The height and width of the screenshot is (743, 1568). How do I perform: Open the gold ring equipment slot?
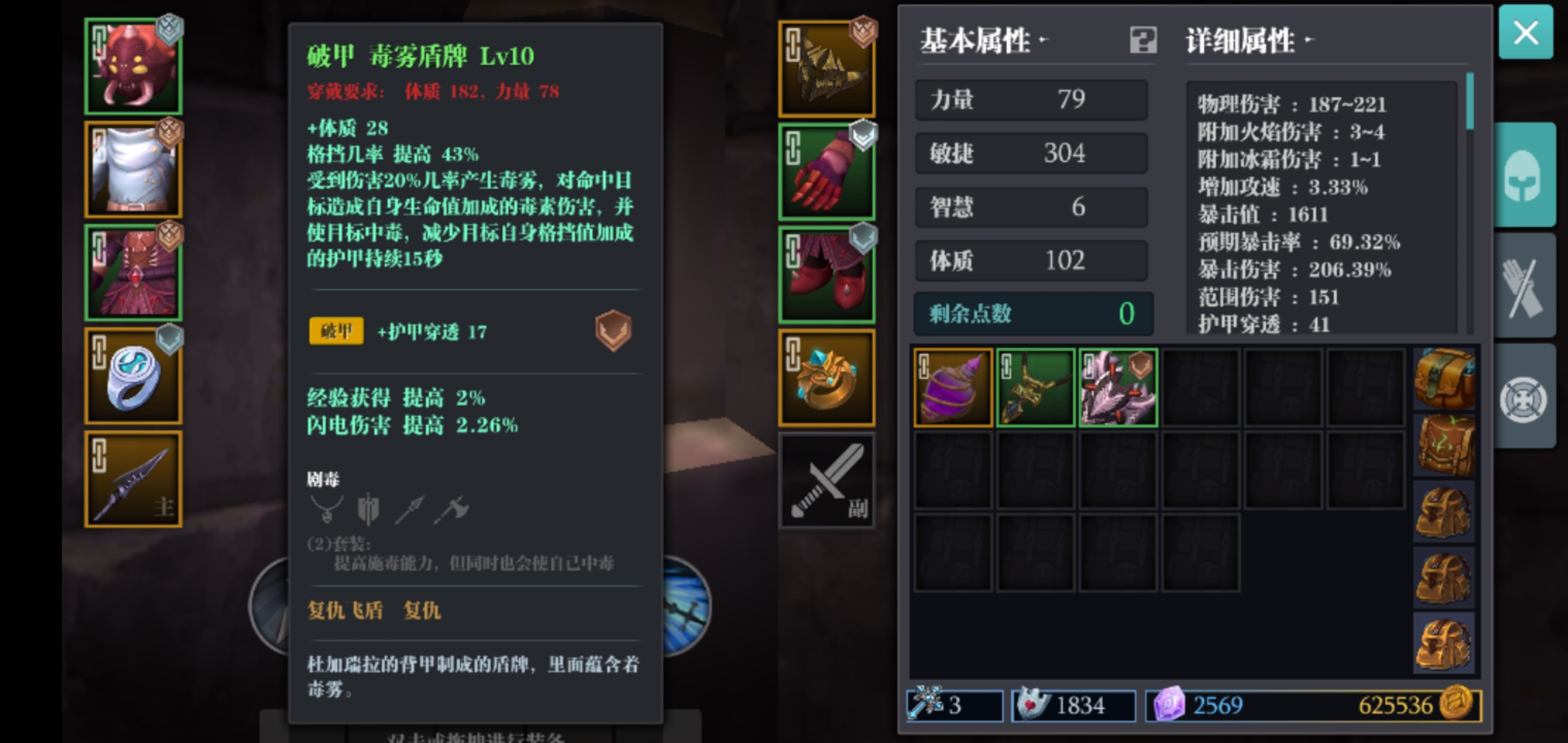point(827,375)
